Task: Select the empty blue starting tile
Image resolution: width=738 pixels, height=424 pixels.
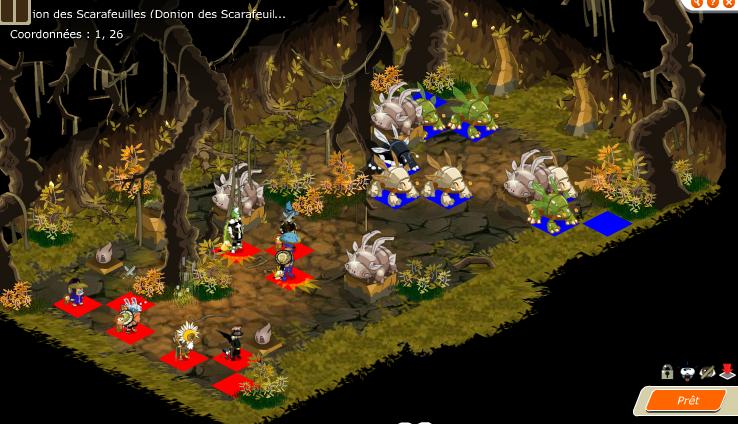Action: [x=607, y=223]
